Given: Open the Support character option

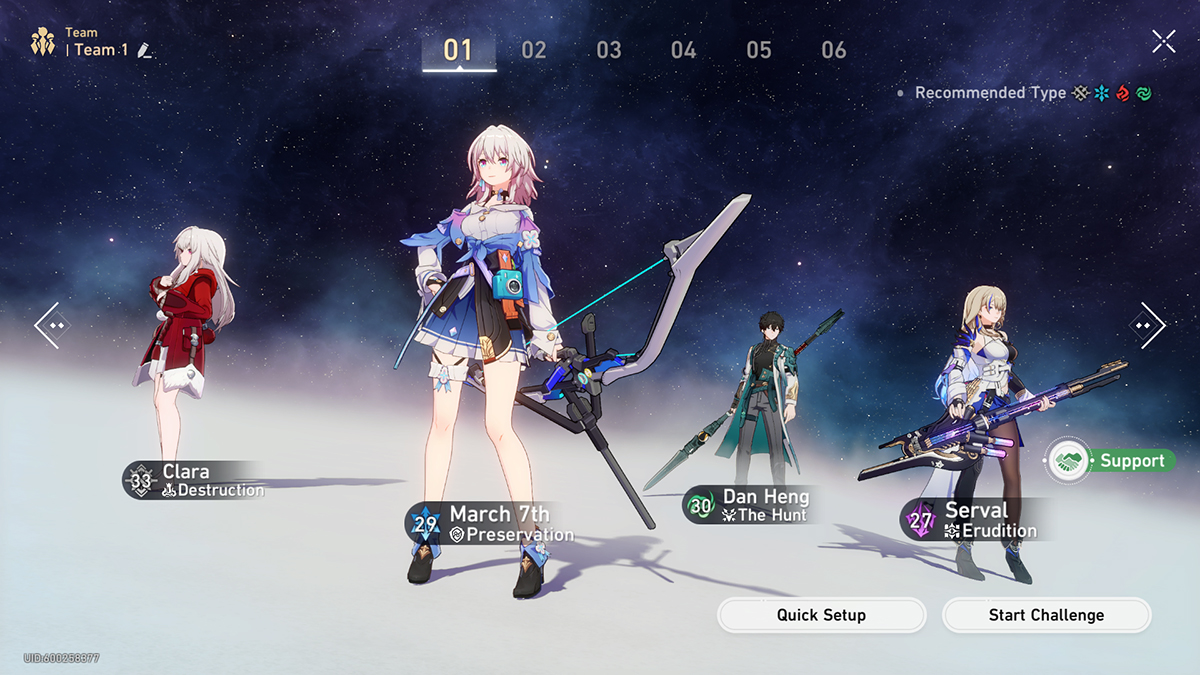Looking at the screenshot, I should point(1110,461).
